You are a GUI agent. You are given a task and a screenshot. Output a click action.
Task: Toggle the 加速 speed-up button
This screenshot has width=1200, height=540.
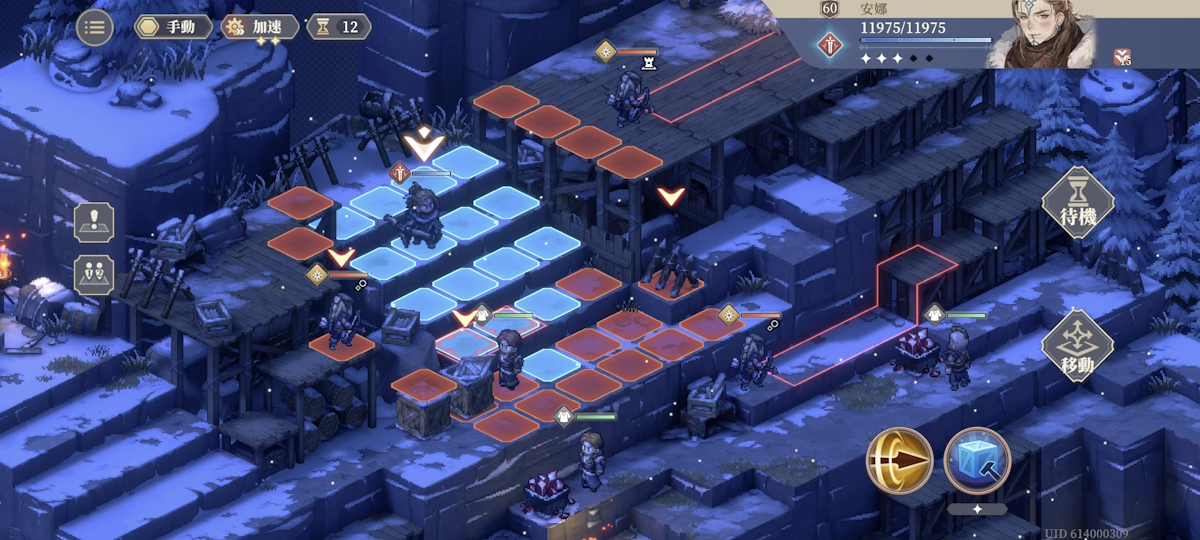click(x=259, y=27)
